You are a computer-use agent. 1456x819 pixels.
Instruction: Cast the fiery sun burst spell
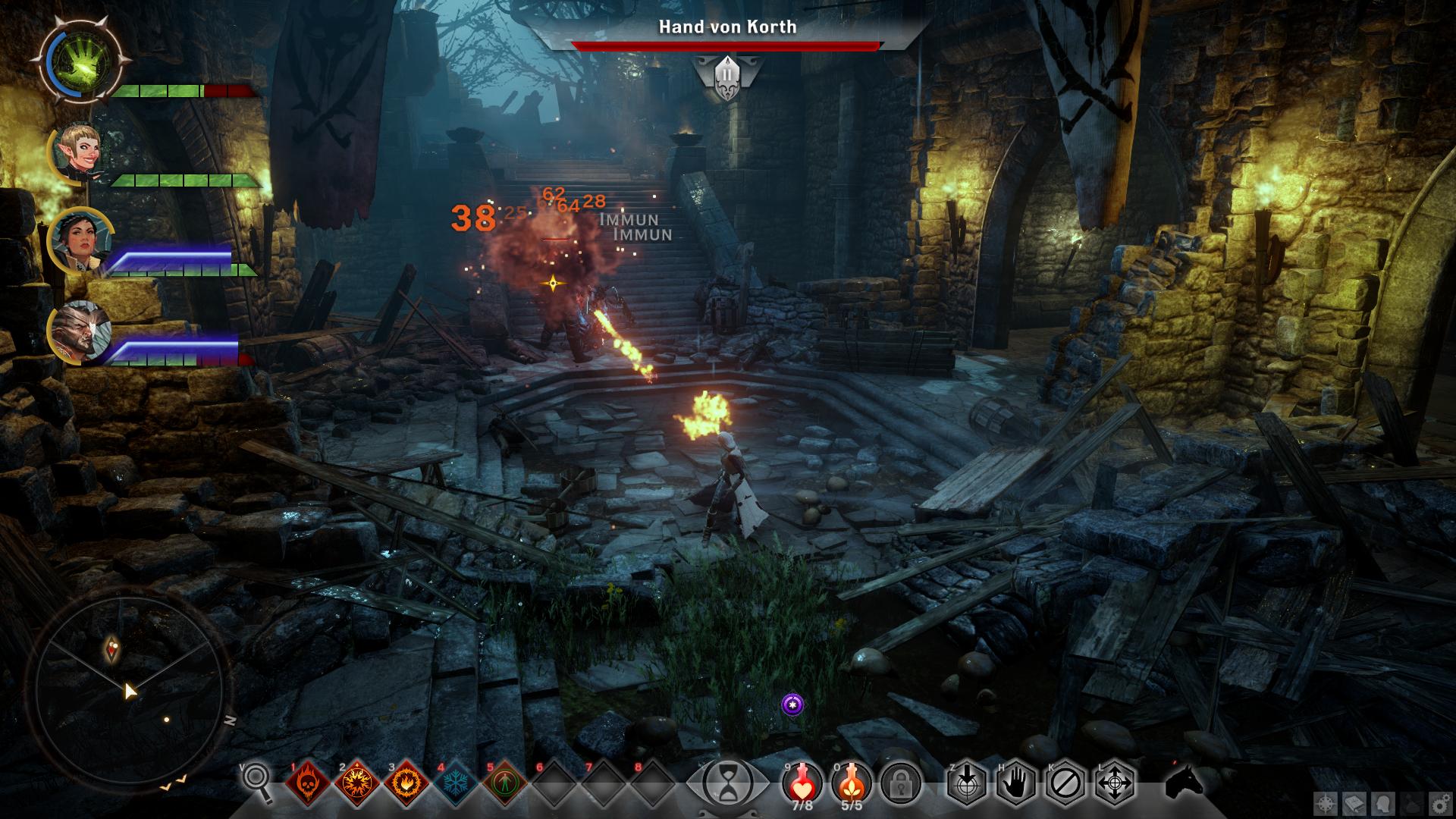tap(356, 781)
